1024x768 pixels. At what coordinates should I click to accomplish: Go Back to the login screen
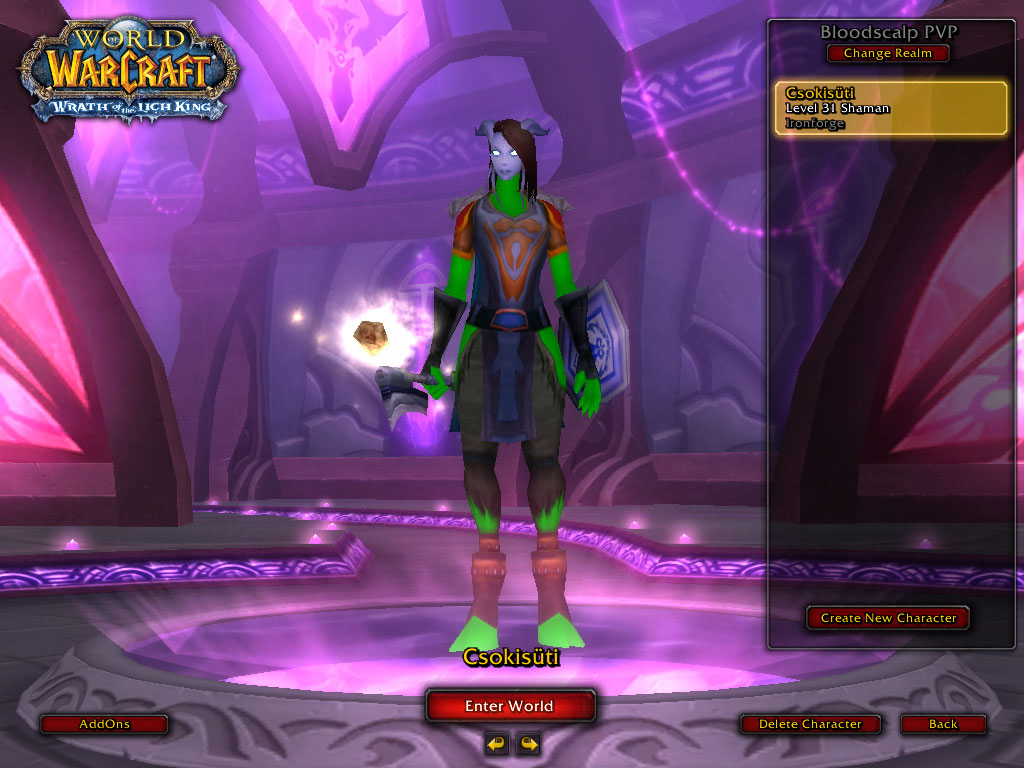click(943, 724)
